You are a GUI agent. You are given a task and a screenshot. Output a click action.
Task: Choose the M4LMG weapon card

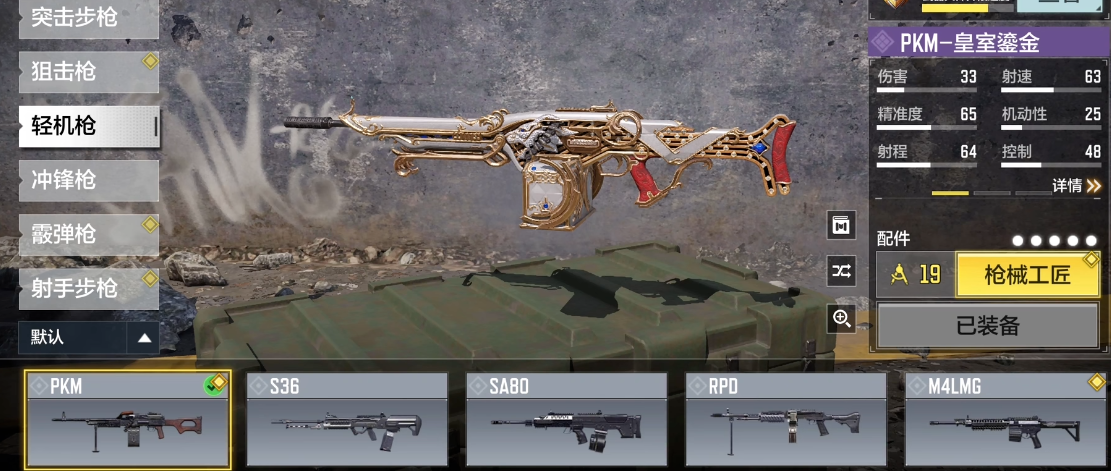[1006, 421]
